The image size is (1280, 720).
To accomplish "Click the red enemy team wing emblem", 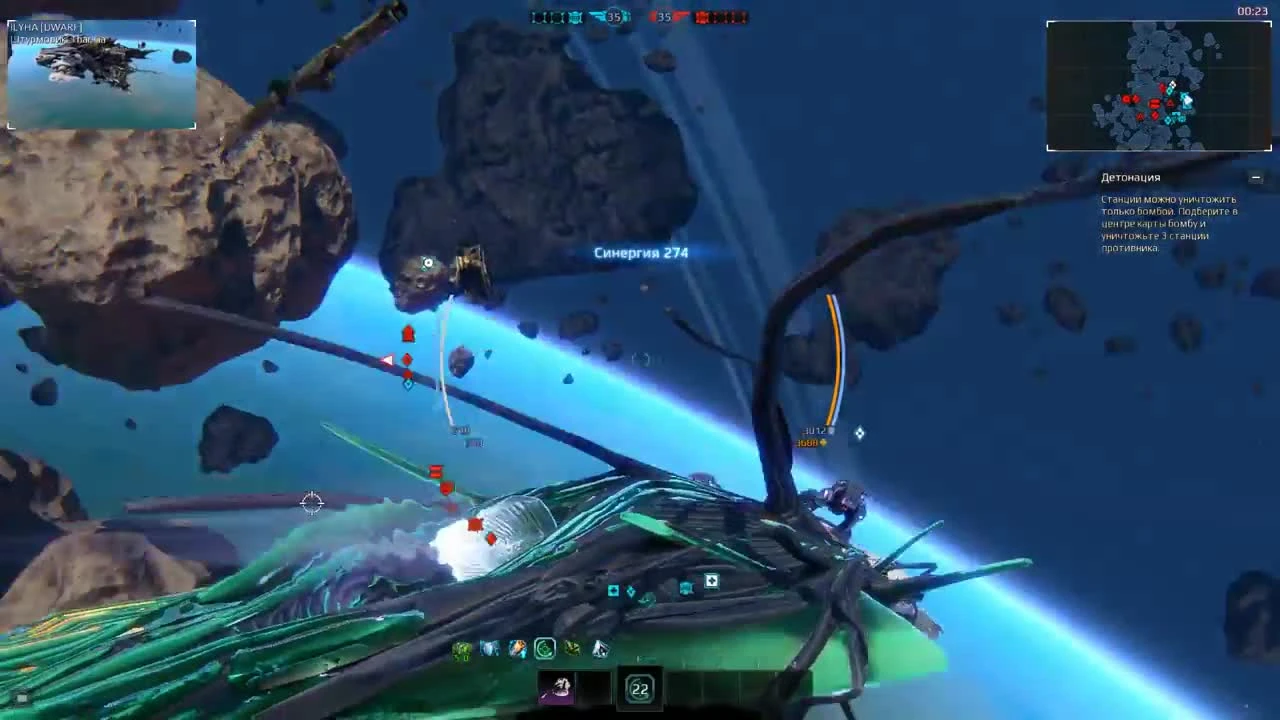I will 681,15.
